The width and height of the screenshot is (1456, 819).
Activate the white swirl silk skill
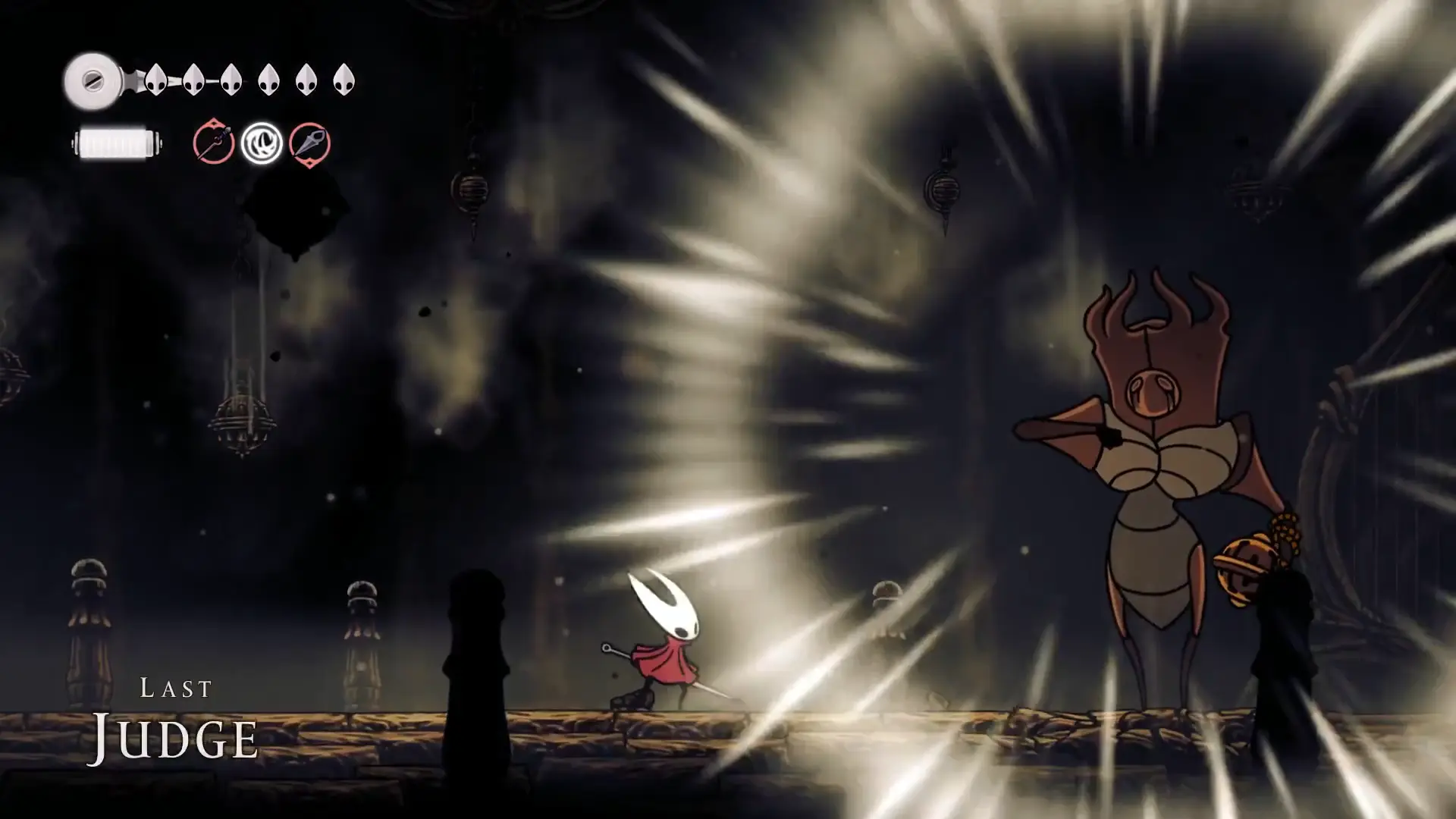[x=262, y=143]
